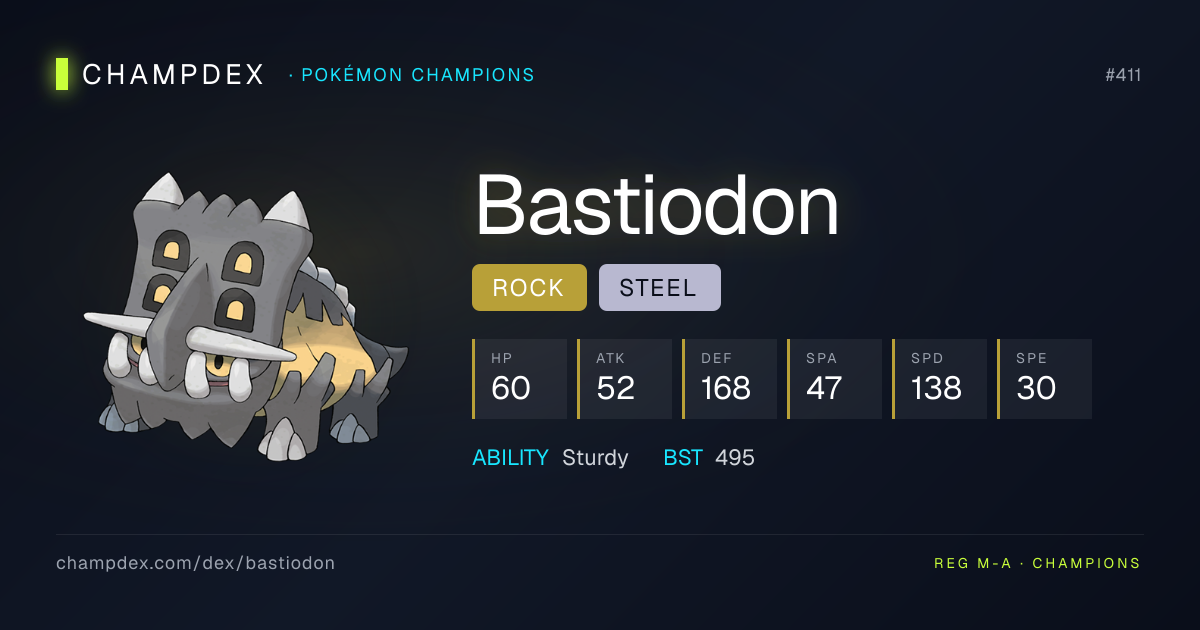This screenshot has width=1200, height=630.
Task: Click the ChampDex logo
Action: 160,74
